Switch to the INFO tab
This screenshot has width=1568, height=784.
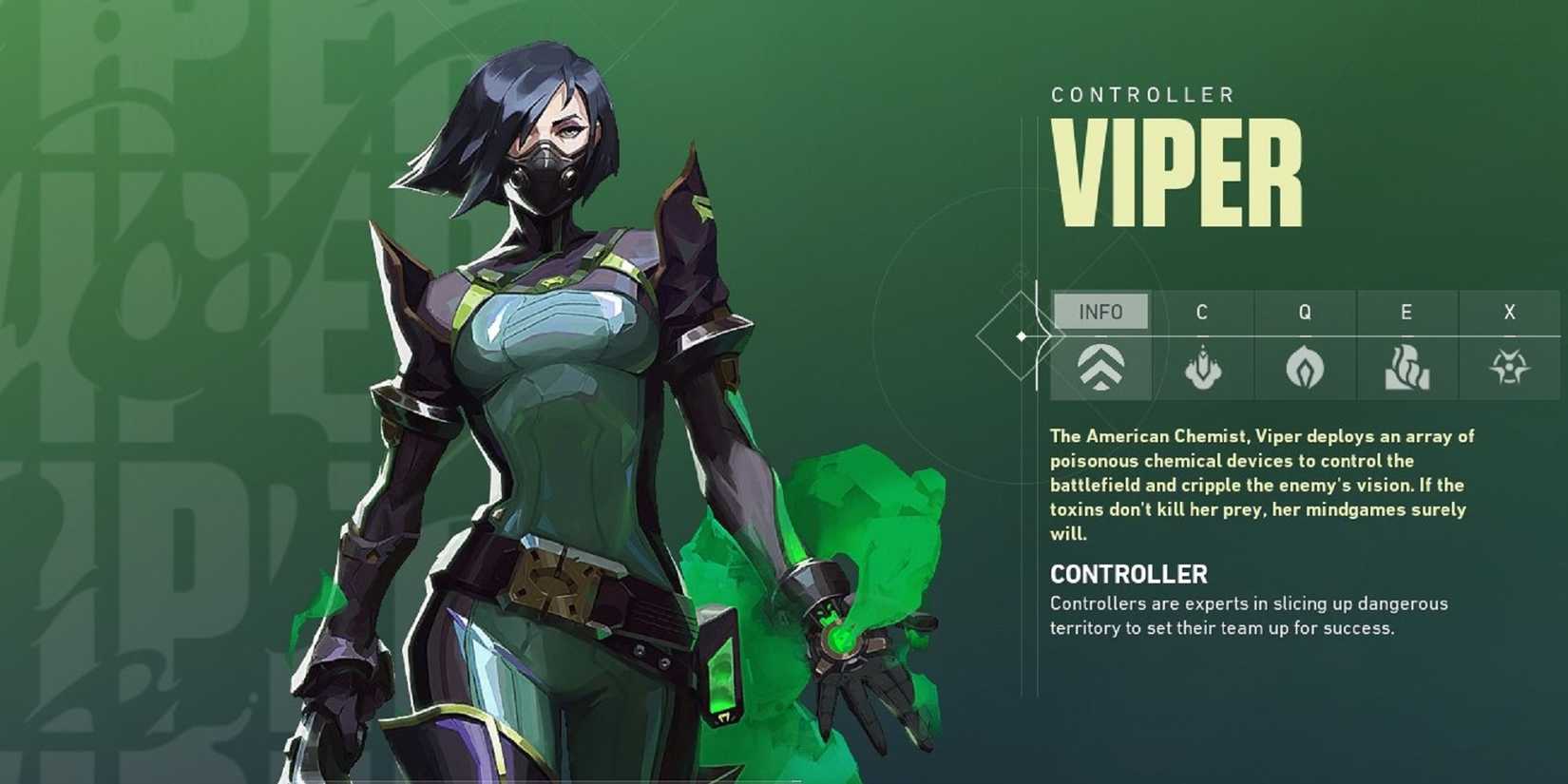point(1102,311)
